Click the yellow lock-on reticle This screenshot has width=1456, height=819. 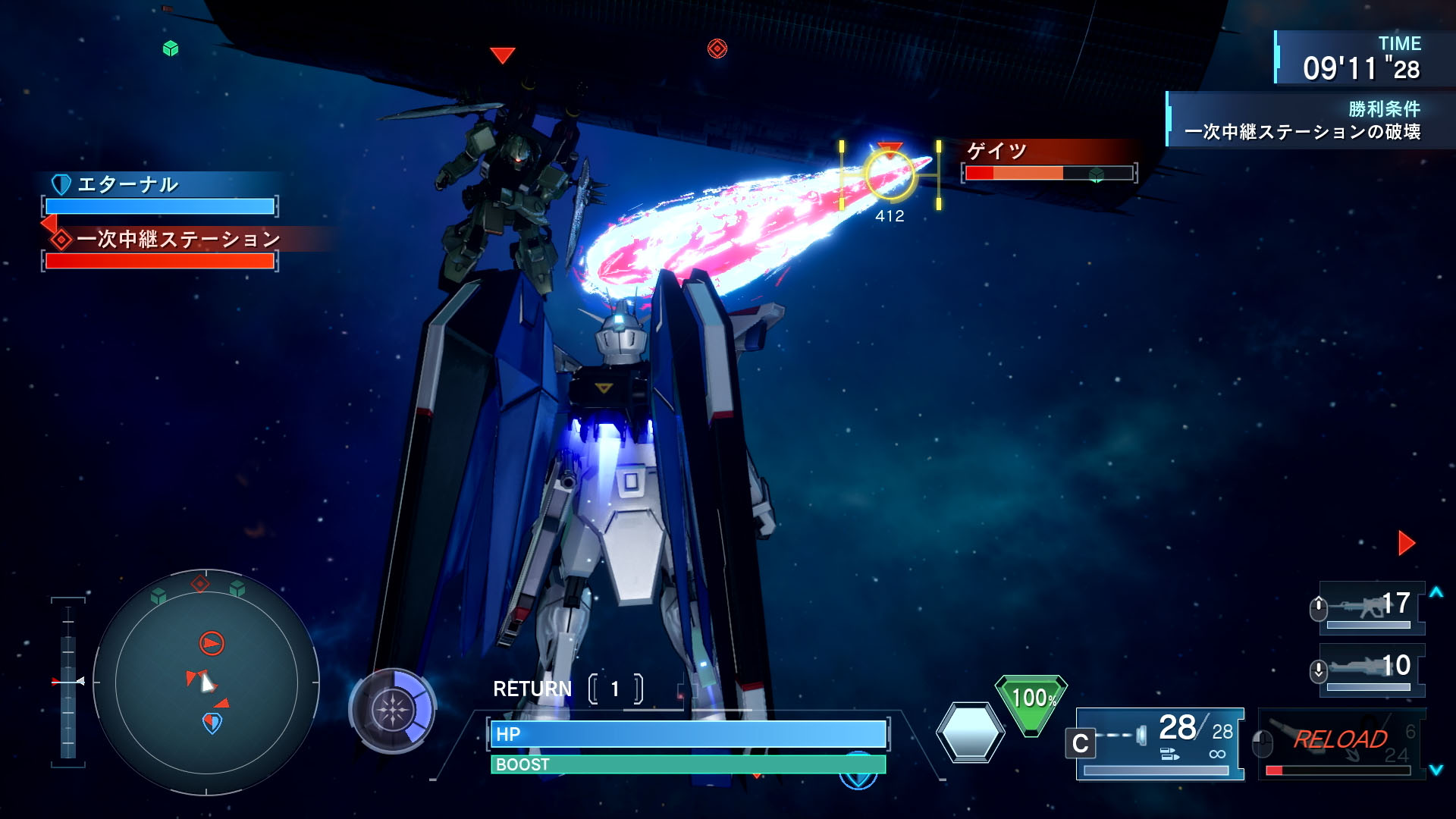click(890, 175)
